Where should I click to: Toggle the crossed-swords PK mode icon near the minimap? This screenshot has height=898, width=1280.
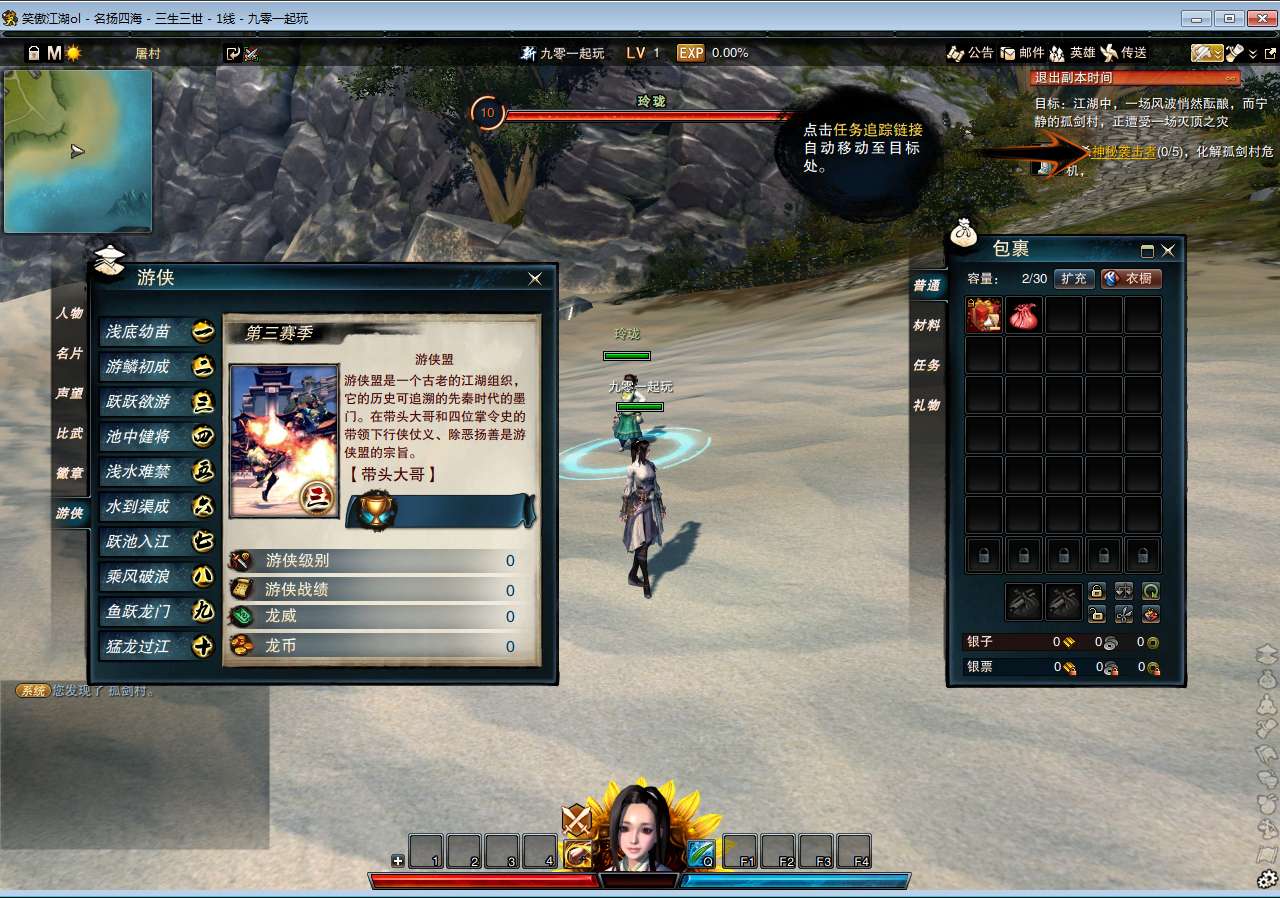coord(254,53)
